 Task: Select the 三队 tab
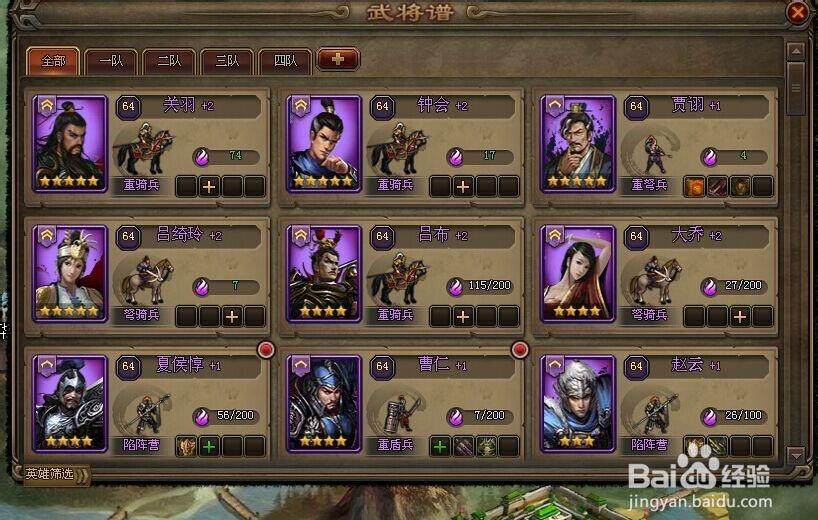(227, 60)
